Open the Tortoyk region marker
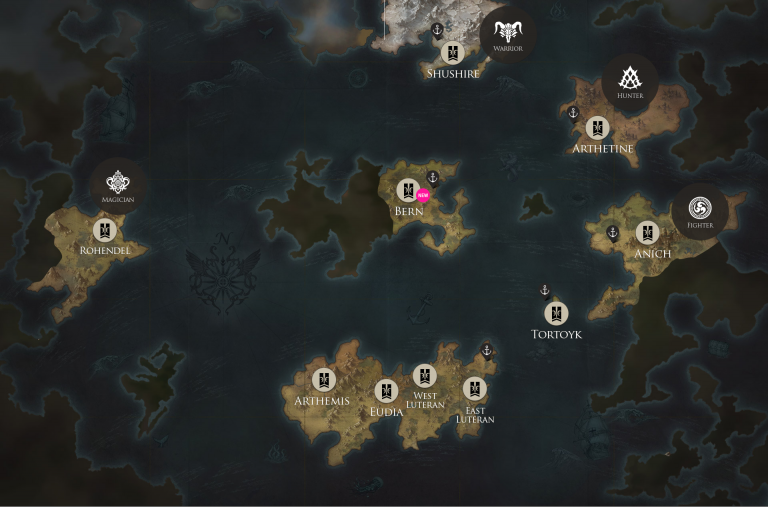 coord(556,314)
